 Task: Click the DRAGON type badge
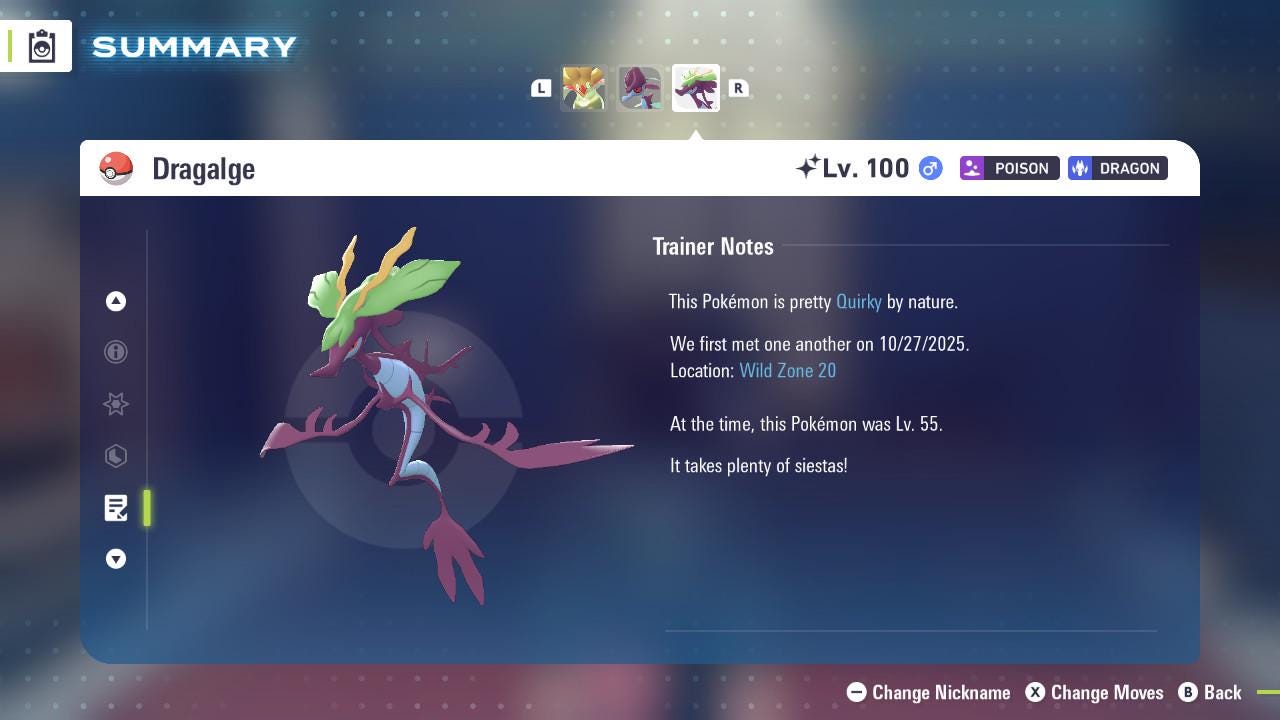click(x=1117, y=168)
